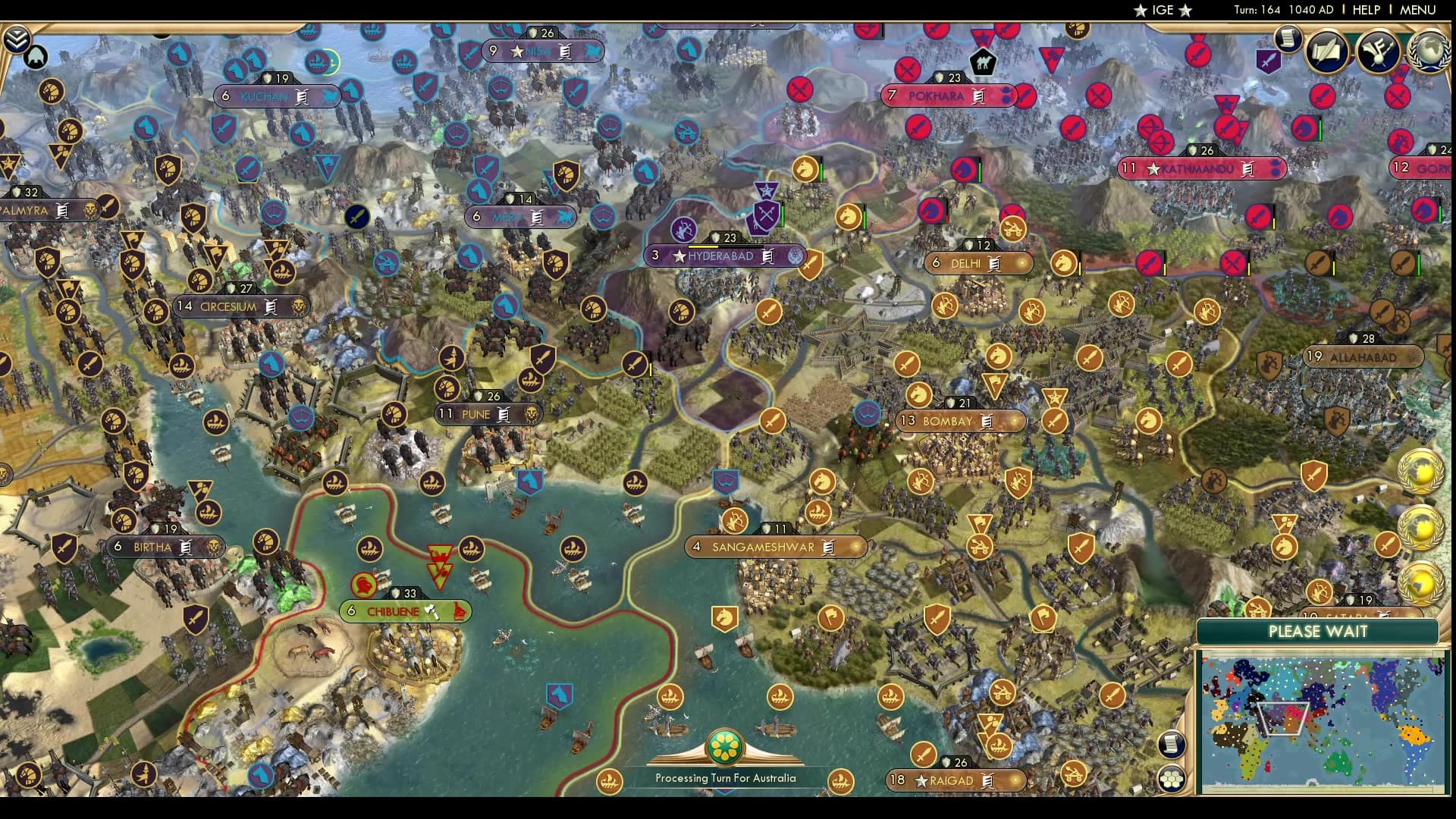Open the laurel-wreath globe diplomacy icon
Viewport: 1456px width, 819px height.
(x=1429, y=52)
